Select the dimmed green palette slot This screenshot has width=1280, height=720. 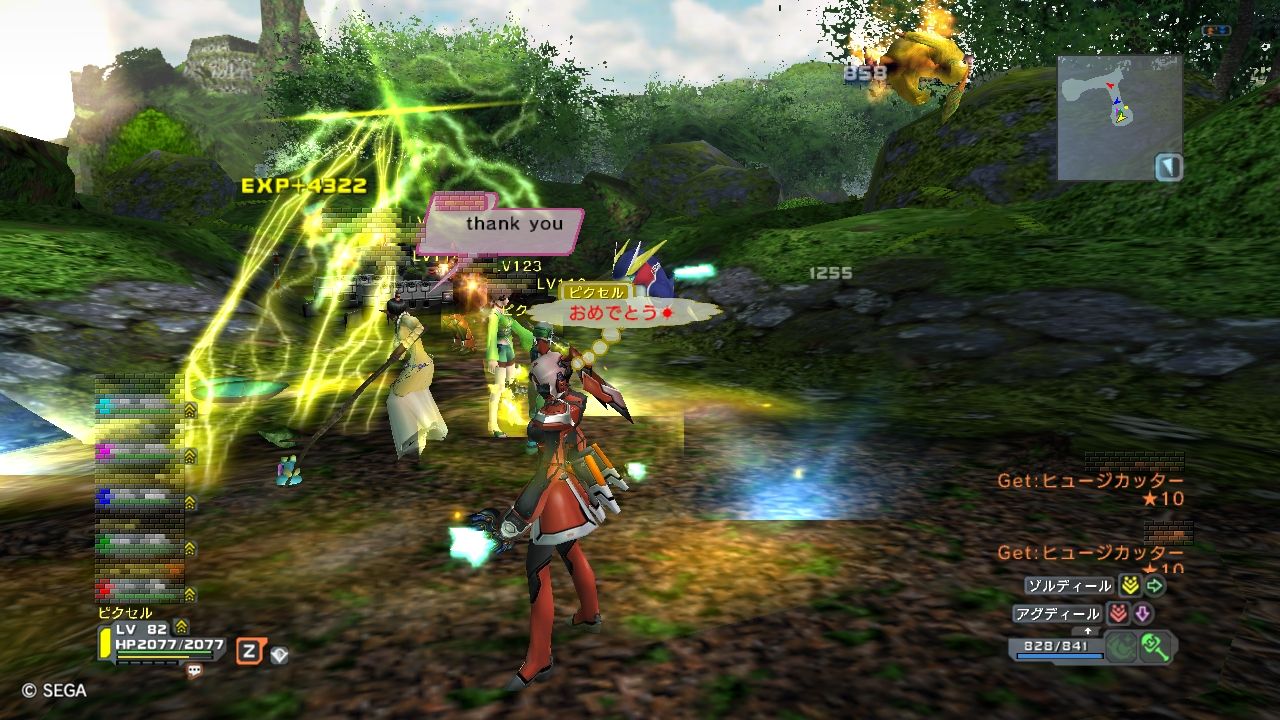pyautogui.click(x=1122, y=646)
